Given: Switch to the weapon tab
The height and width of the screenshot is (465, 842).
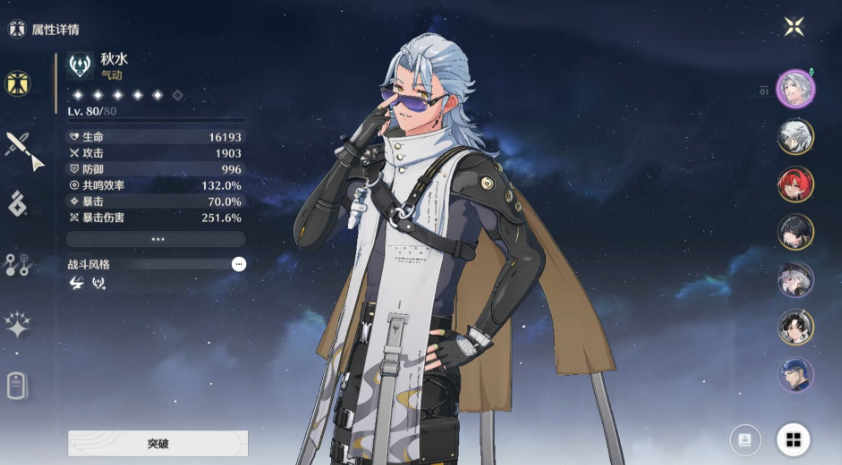Looking at the screenshot, I should click(19, 148).
